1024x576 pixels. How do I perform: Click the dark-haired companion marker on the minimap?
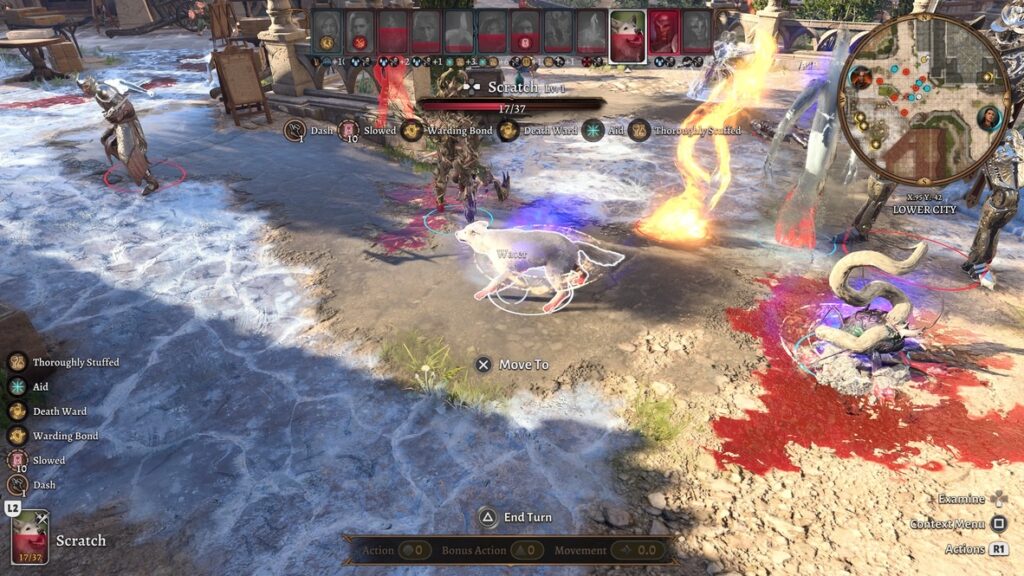click(989, 118)
